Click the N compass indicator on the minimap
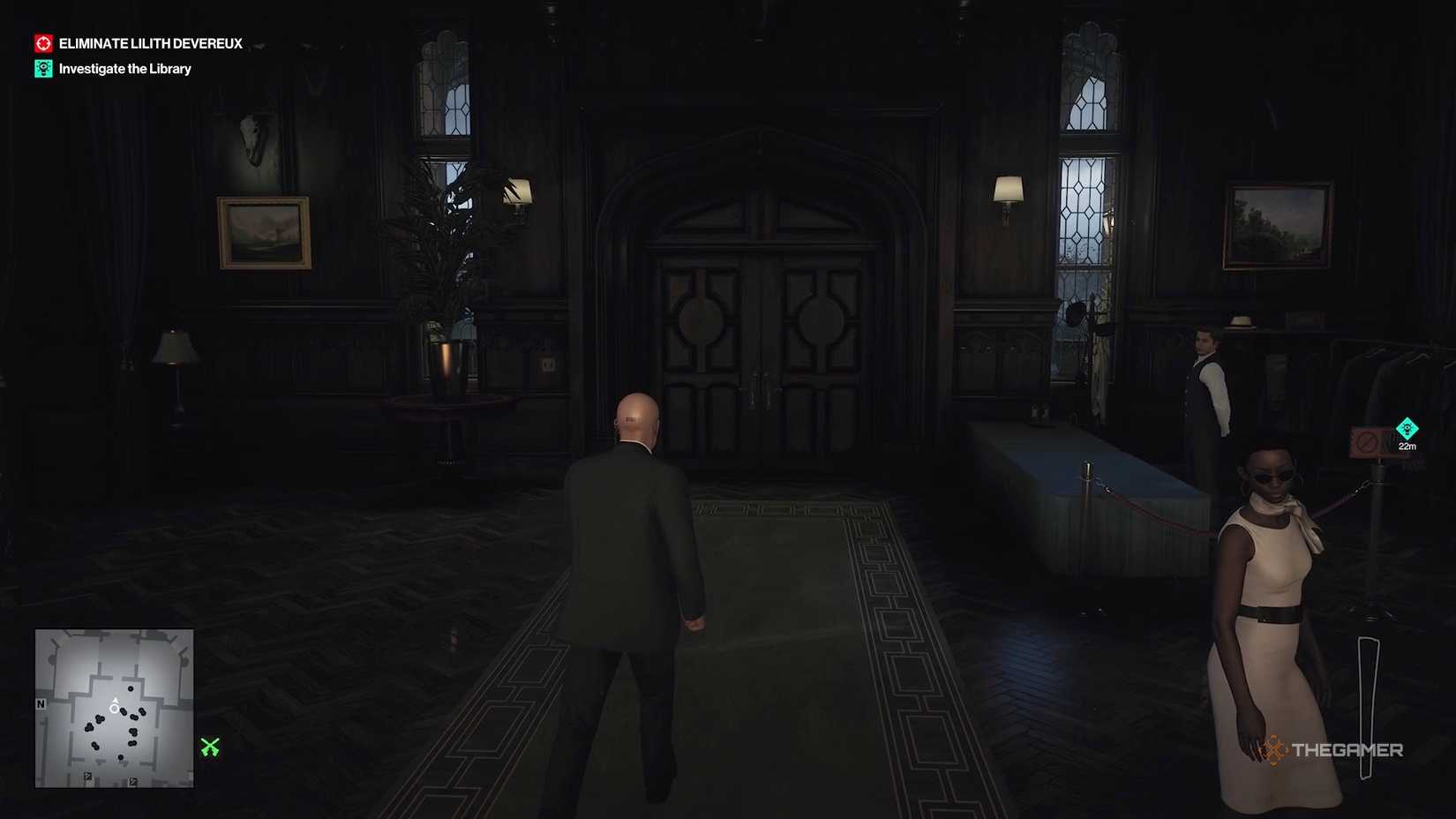 (x=41, y=703)
